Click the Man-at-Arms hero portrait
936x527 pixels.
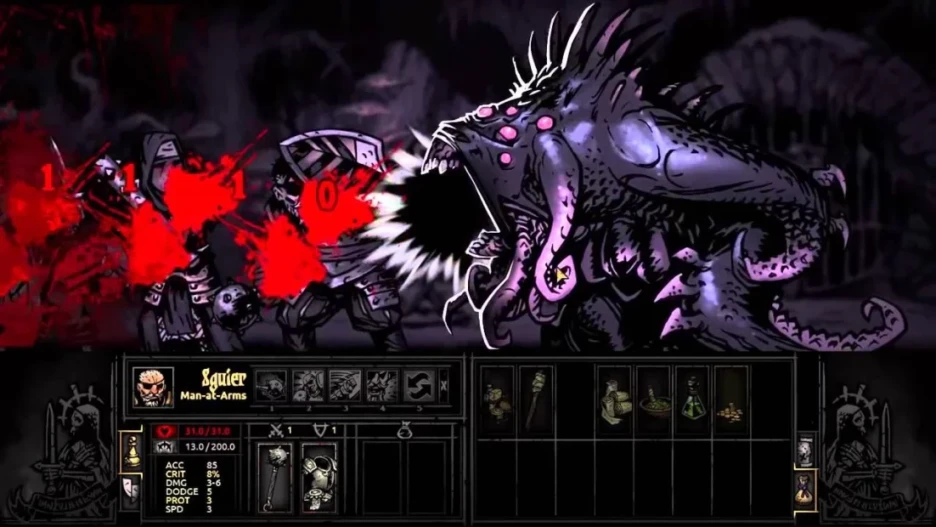pos(153,386)
